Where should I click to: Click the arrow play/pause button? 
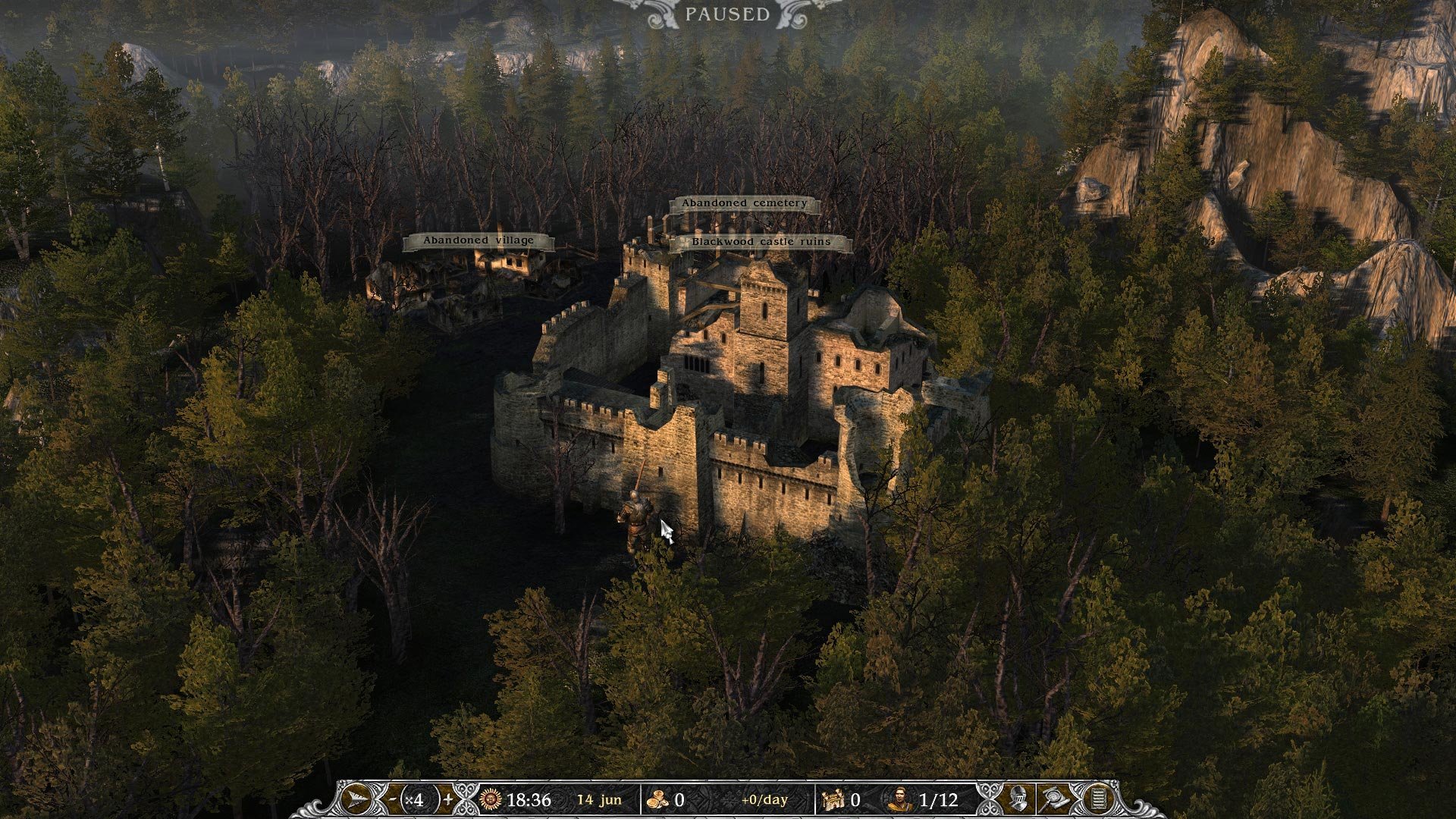click(356, 799)
